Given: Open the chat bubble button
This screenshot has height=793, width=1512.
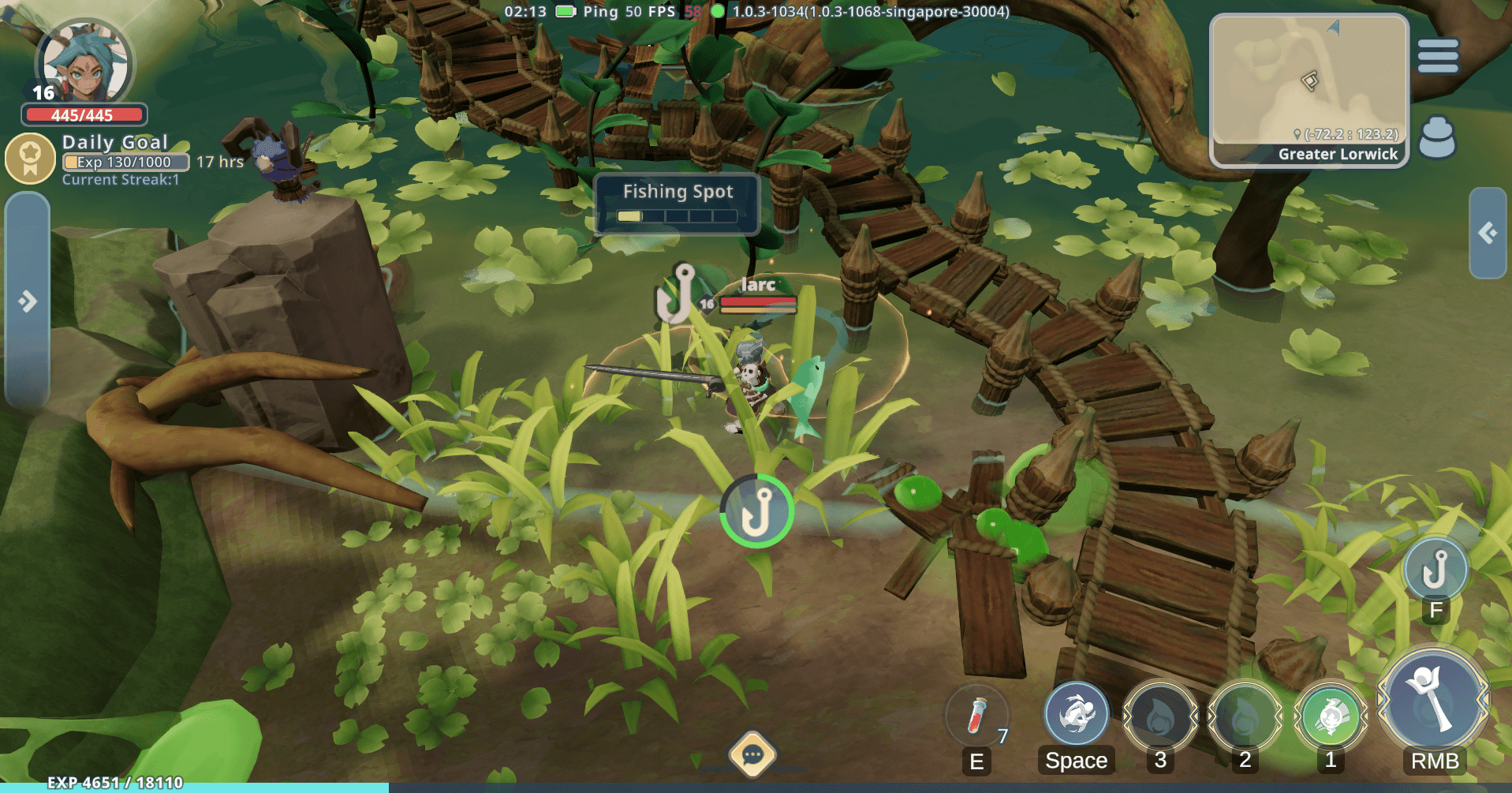Looking at the screenshot, I should pyautogui.click(x=752, y=755).
